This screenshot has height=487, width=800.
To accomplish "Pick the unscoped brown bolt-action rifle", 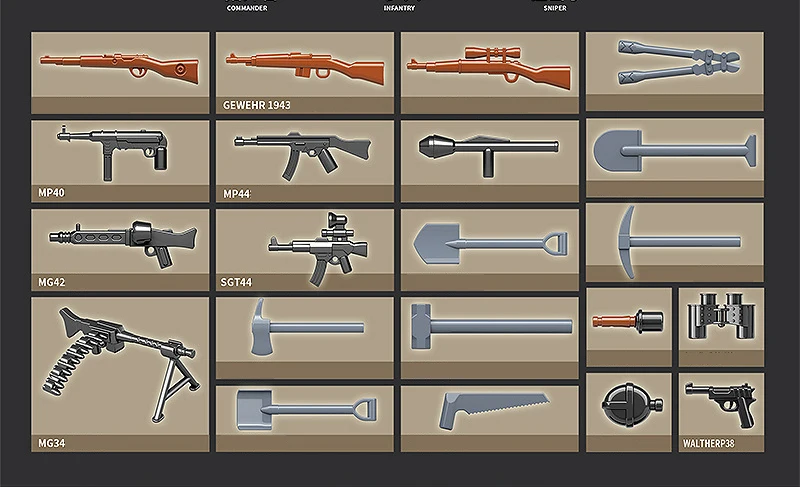I will 120,70.
